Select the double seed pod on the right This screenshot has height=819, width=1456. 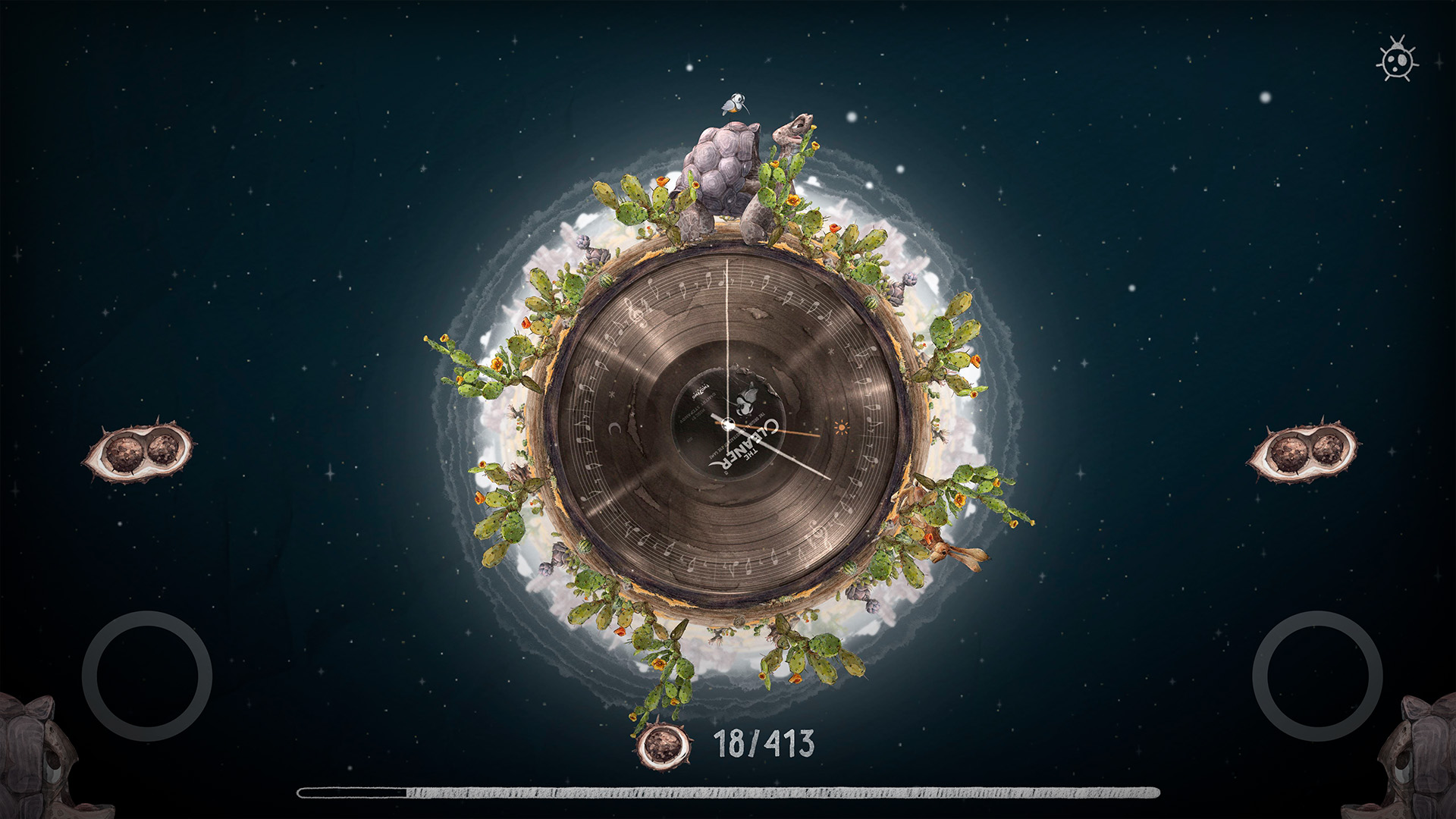[1303, 451]
